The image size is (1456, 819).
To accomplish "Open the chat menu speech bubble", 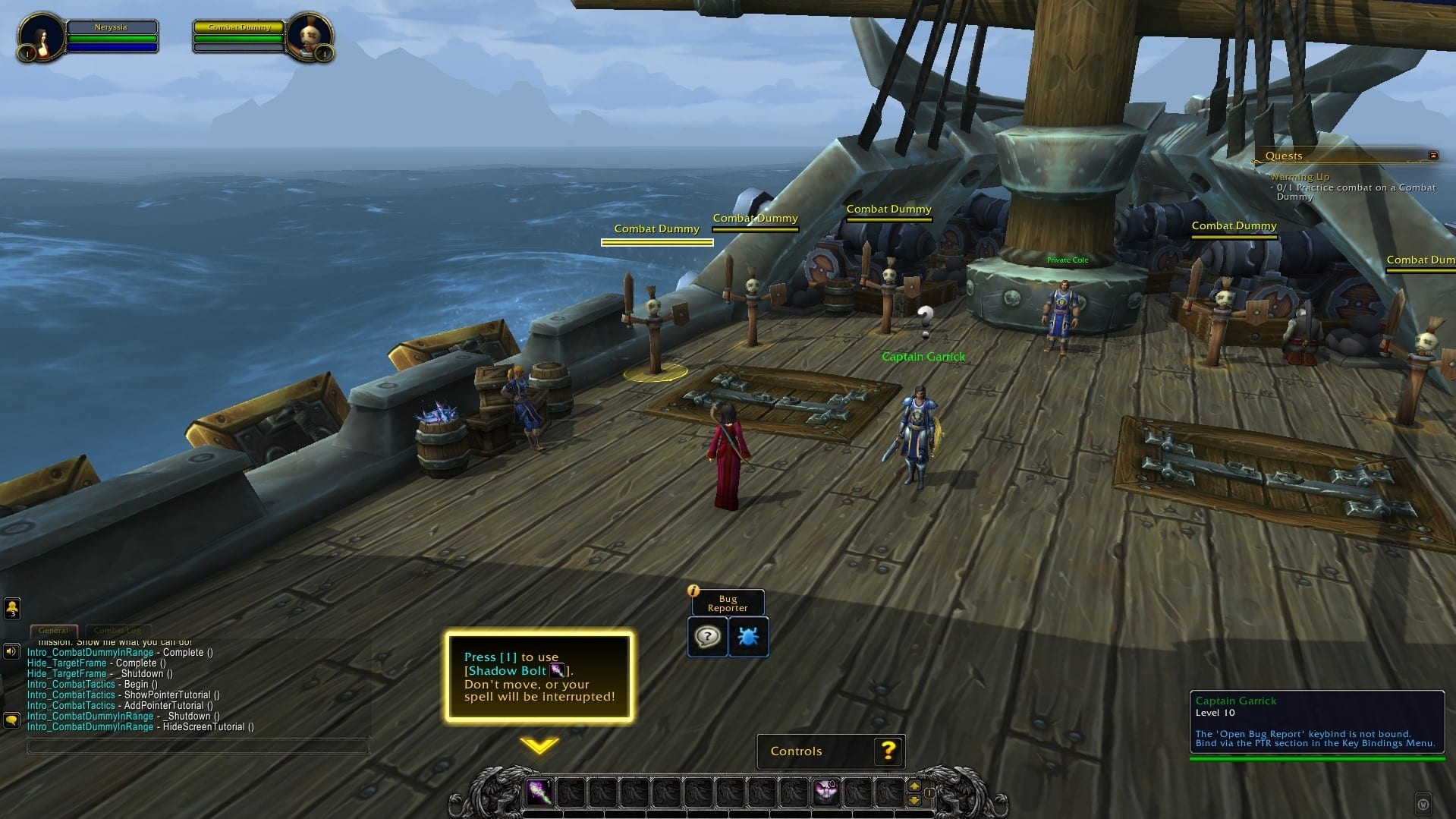I will (11, 719).
